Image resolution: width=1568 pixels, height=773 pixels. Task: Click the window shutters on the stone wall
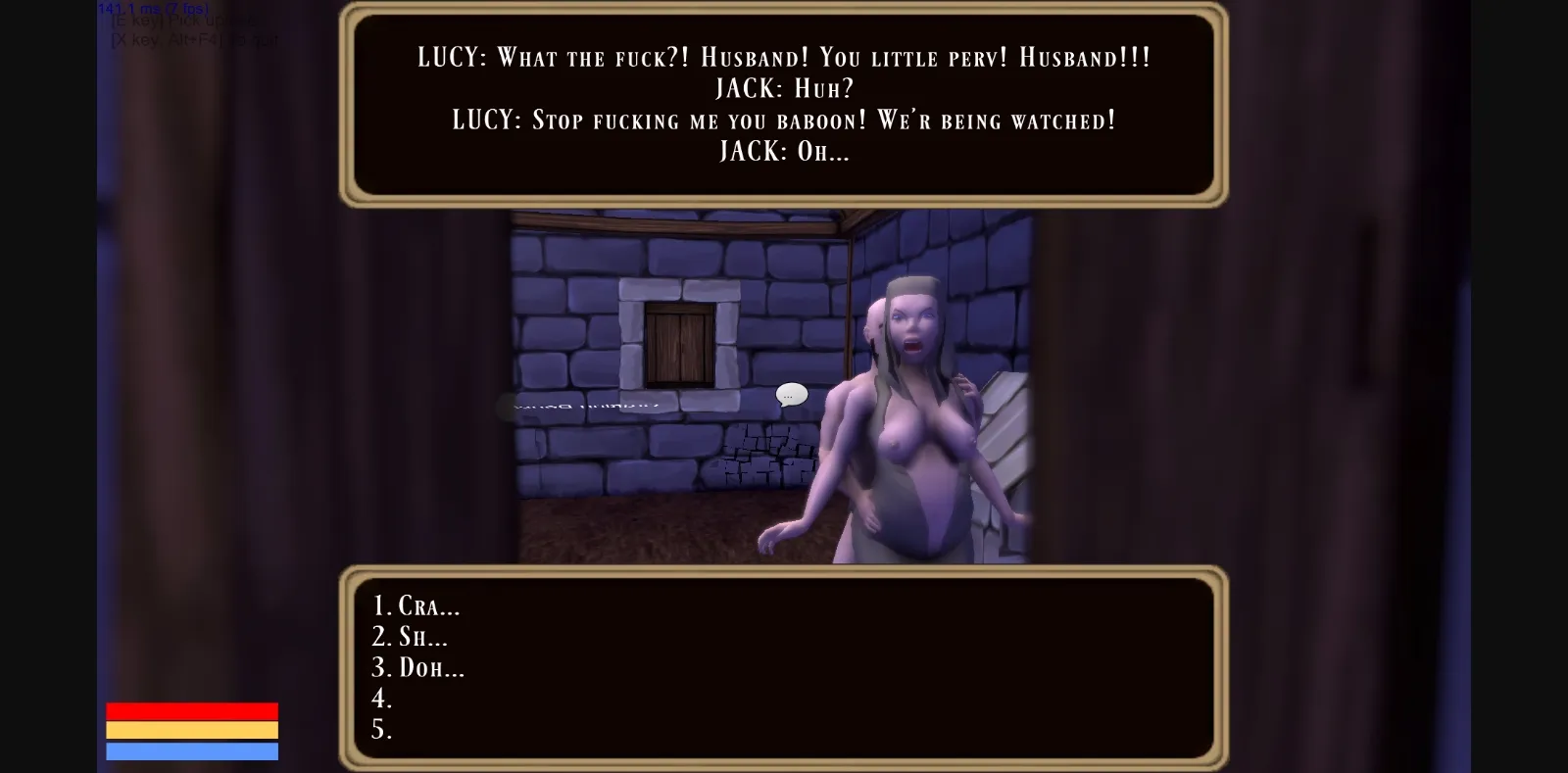(679, 345)
